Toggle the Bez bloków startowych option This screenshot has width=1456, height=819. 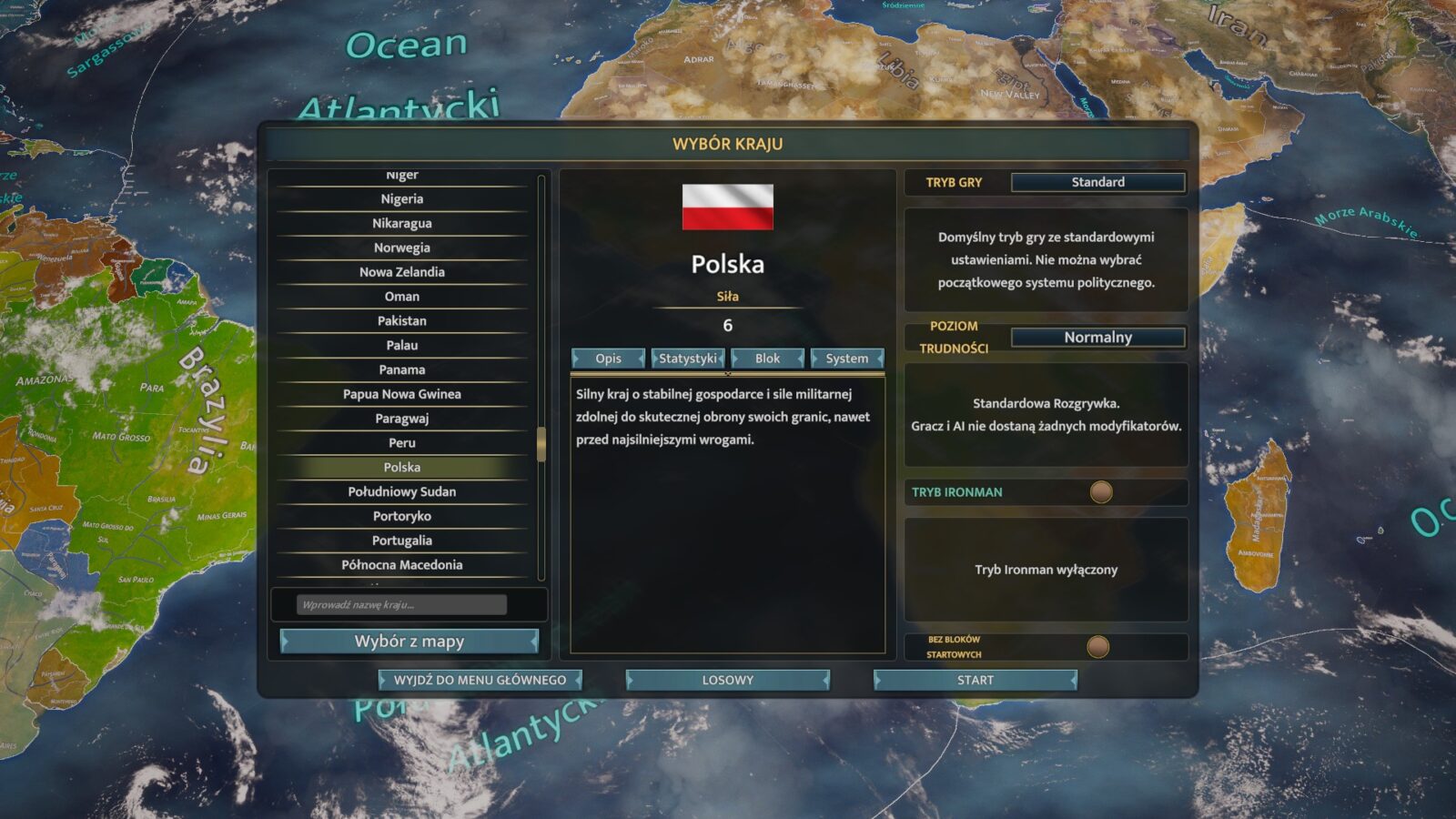point(1098,647)
